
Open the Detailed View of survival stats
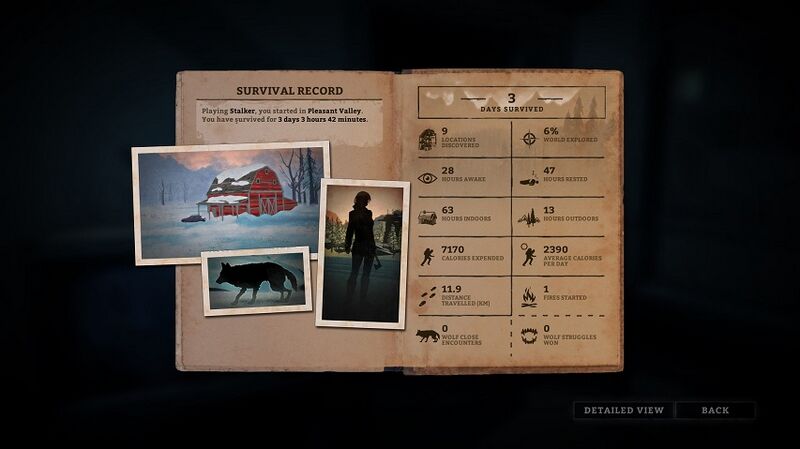click(623, 410)
